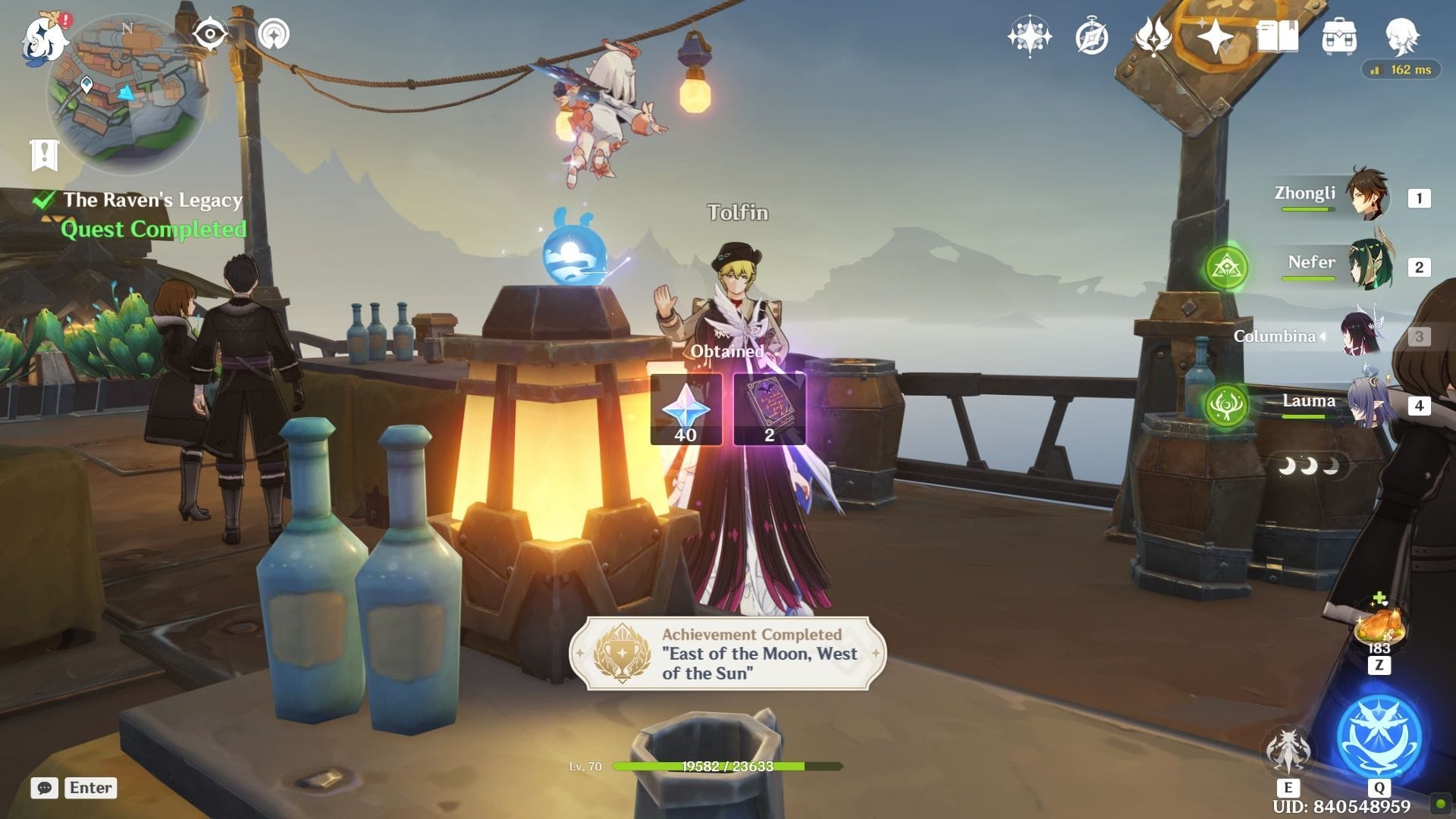This screenshot has height=819, width=1456.
Task: Select The Raven's Legacy quest tracker
Action: [152, 200]
